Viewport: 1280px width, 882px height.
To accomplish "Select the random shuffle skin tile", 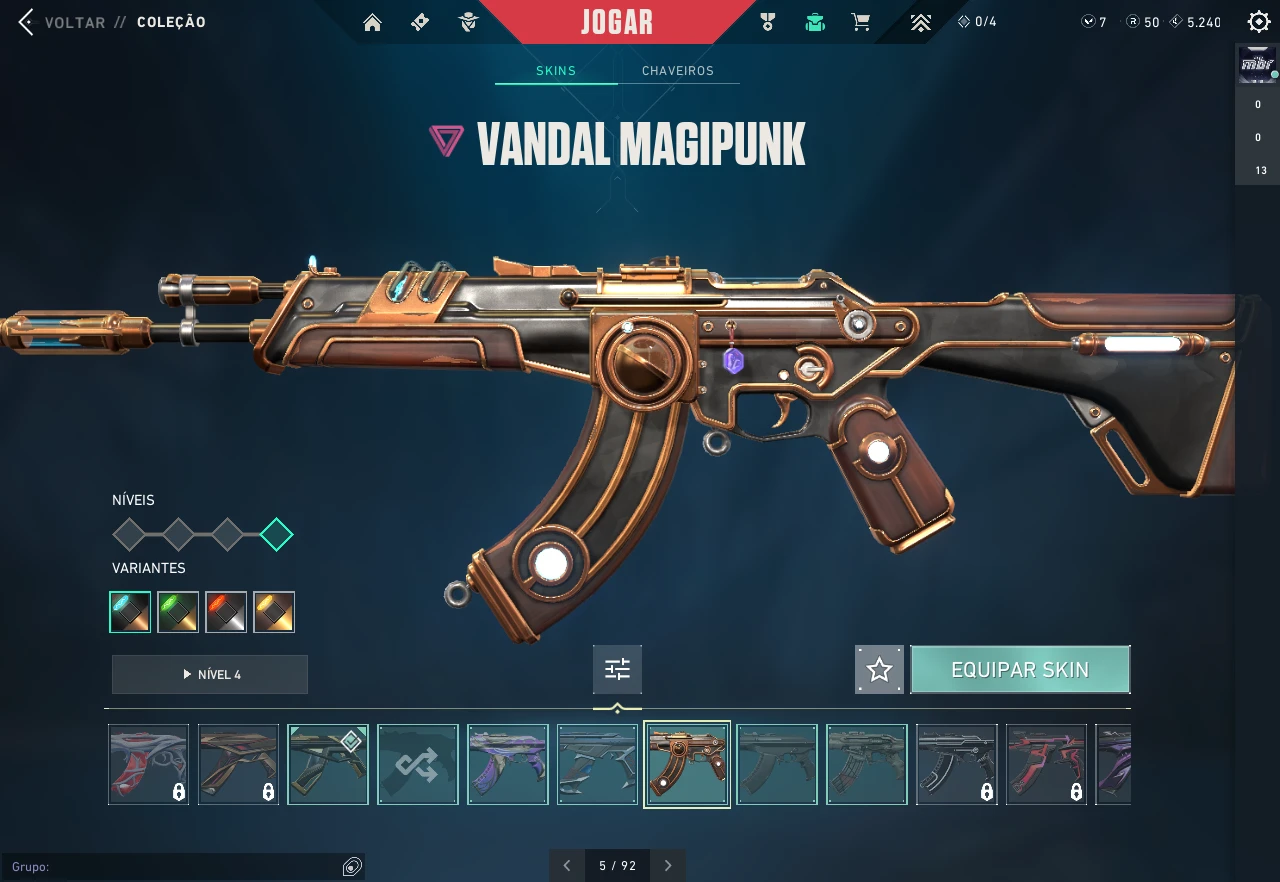I will coord(418,765).
